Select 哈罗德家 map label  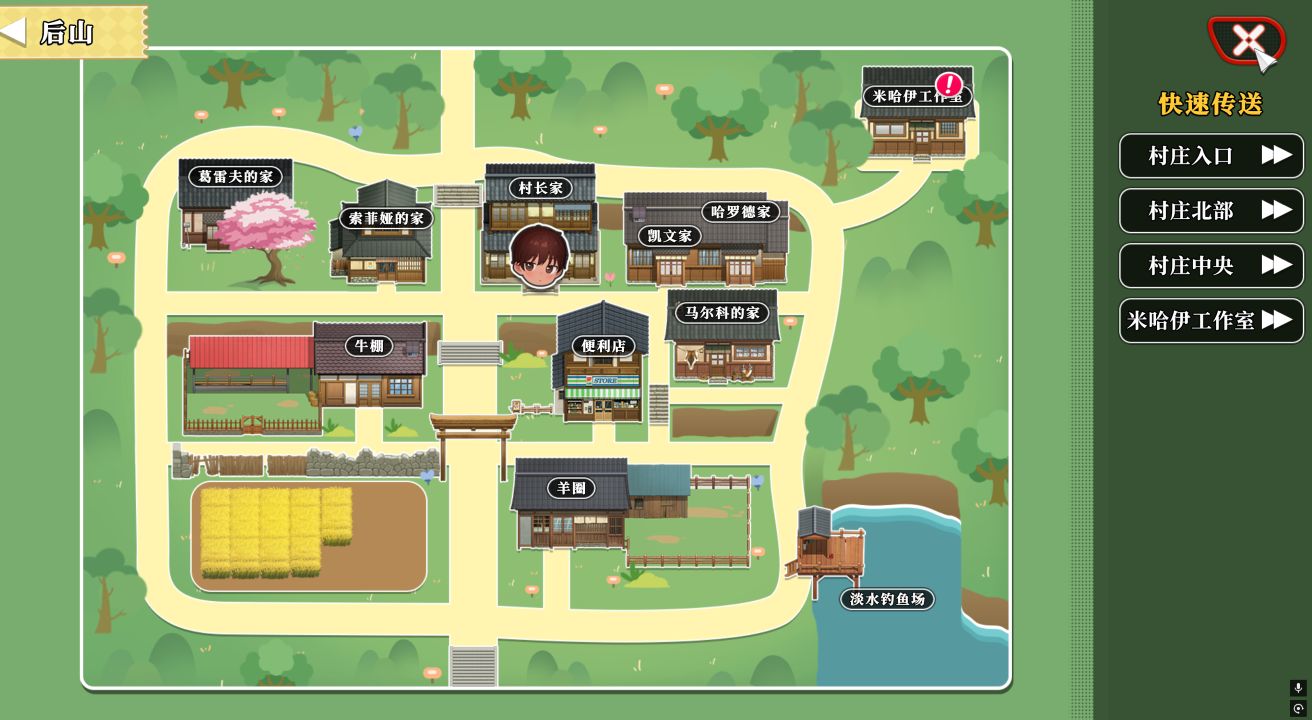coord(741,212)
